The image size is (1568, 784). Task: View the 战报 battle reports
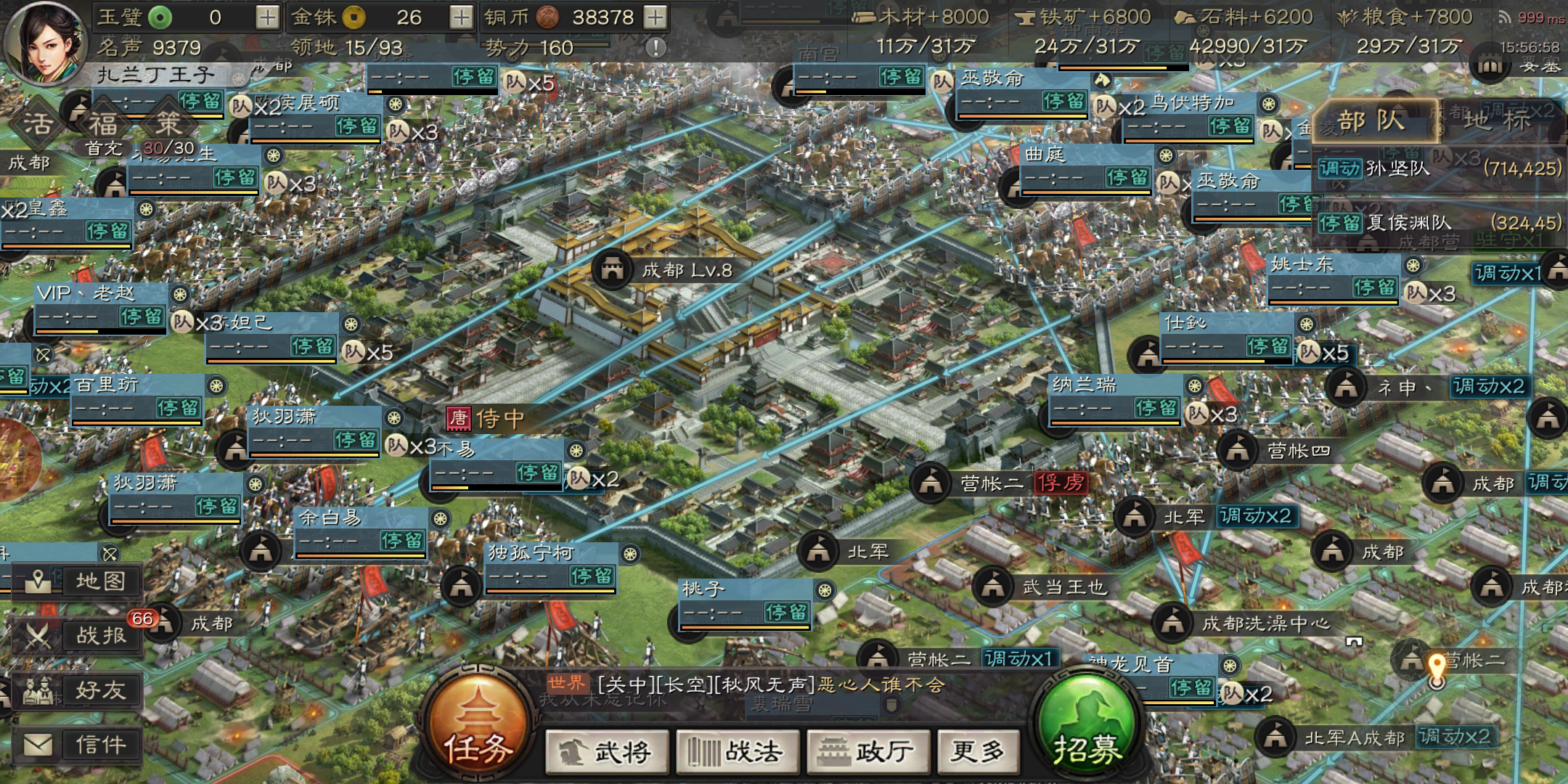[x=78, y=636]
